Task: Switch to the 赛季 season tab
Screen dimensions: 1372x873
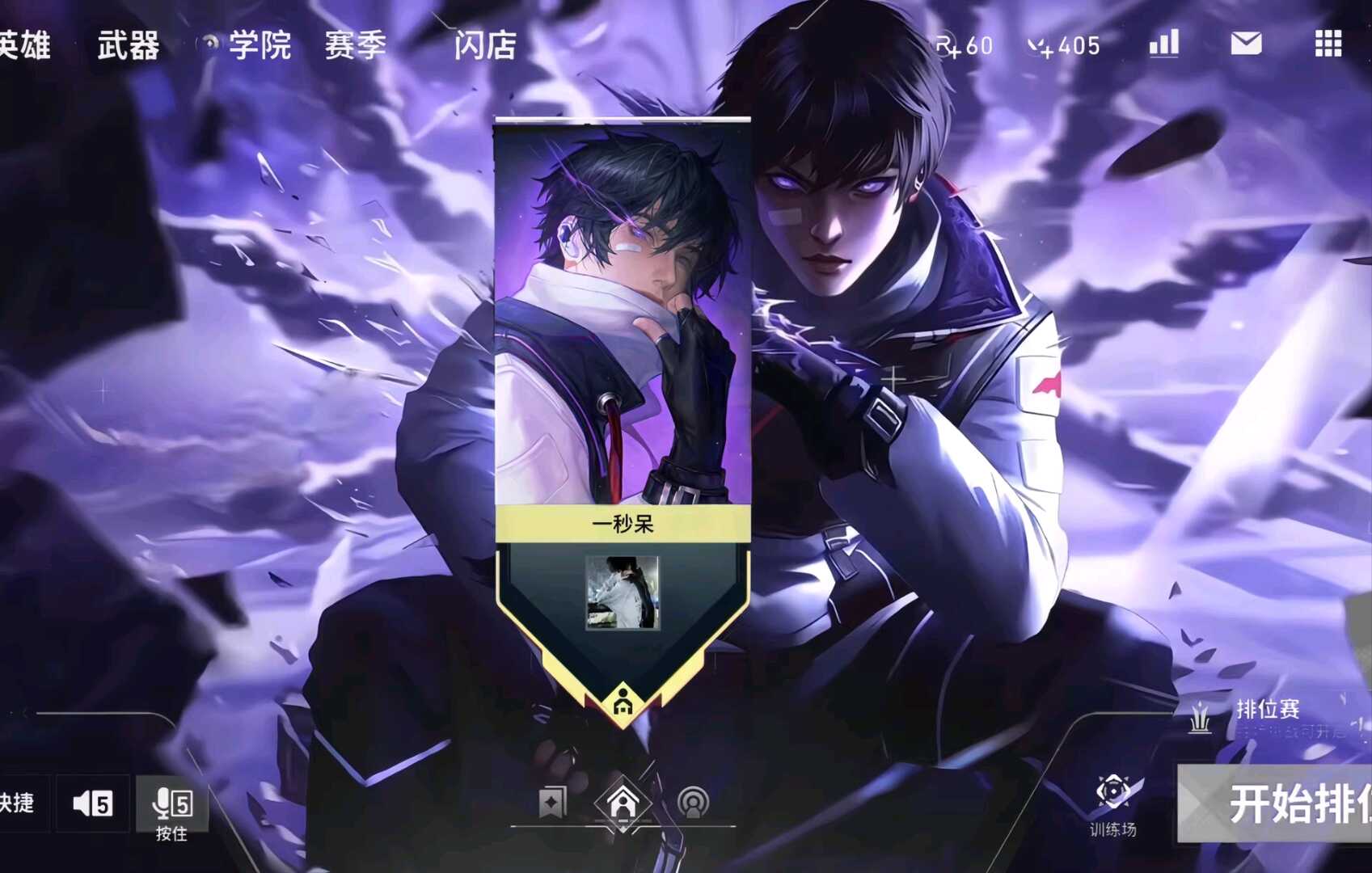Action: 356,46
